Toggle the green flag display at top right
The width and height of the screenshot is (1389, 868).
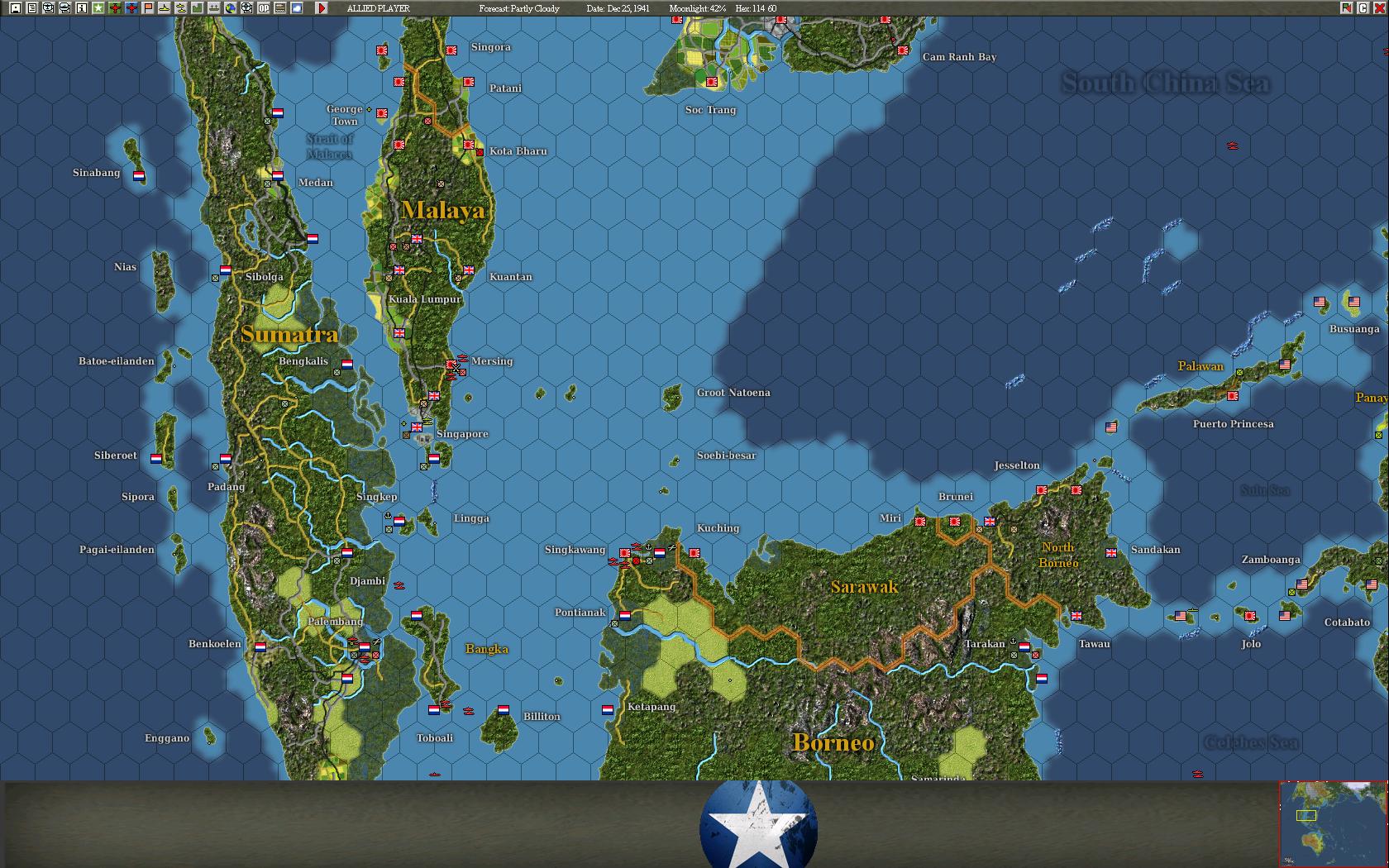(1347, 8)
